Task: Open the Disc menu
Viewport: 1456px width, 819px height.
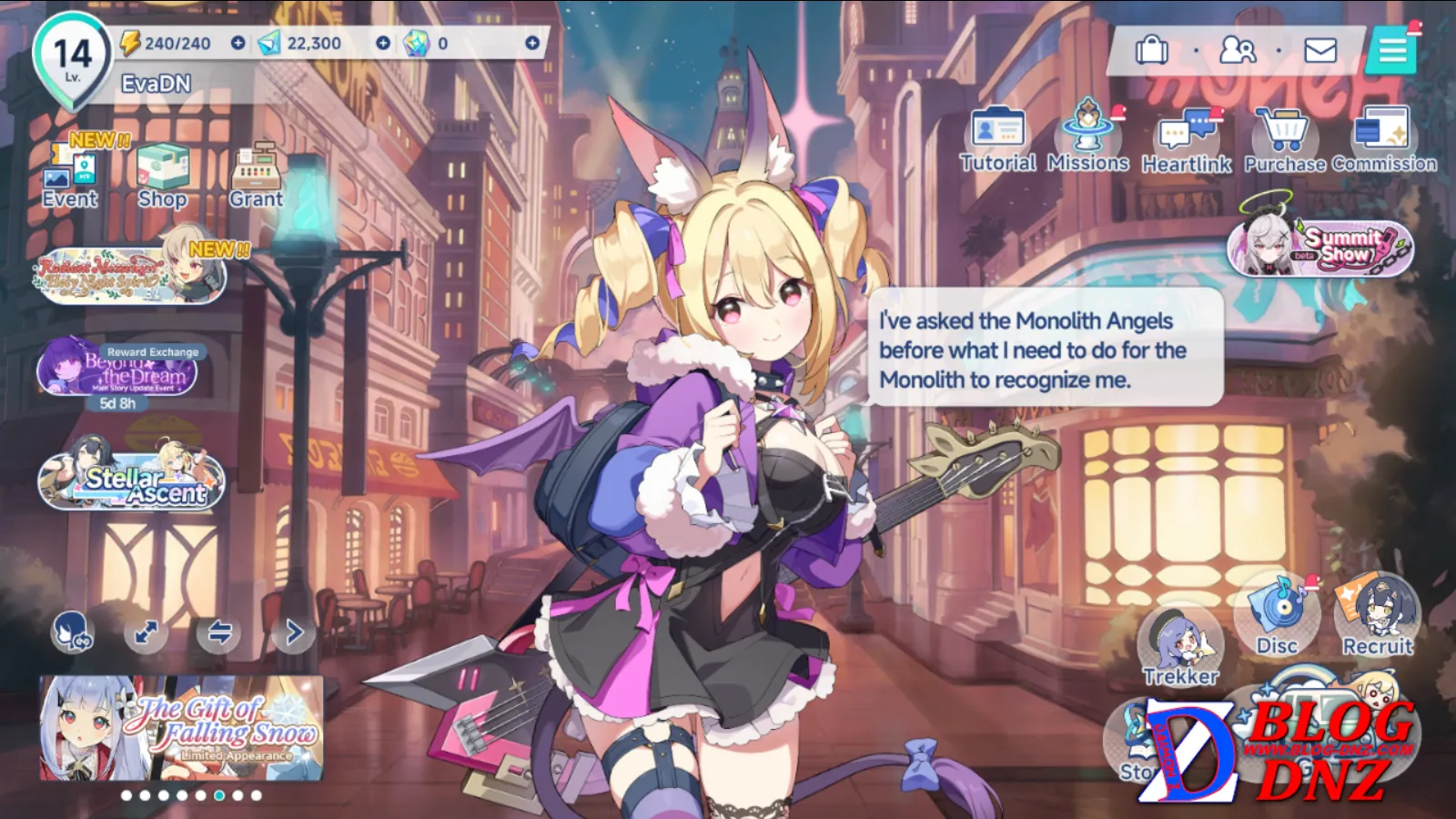Action: point(1276,616)
